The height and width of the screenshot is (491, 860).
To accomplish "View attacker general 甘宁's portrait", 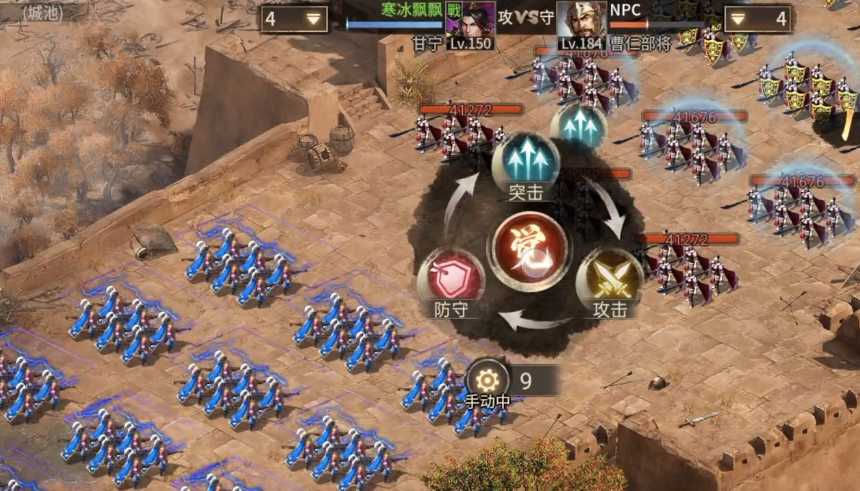I will 470,19.
